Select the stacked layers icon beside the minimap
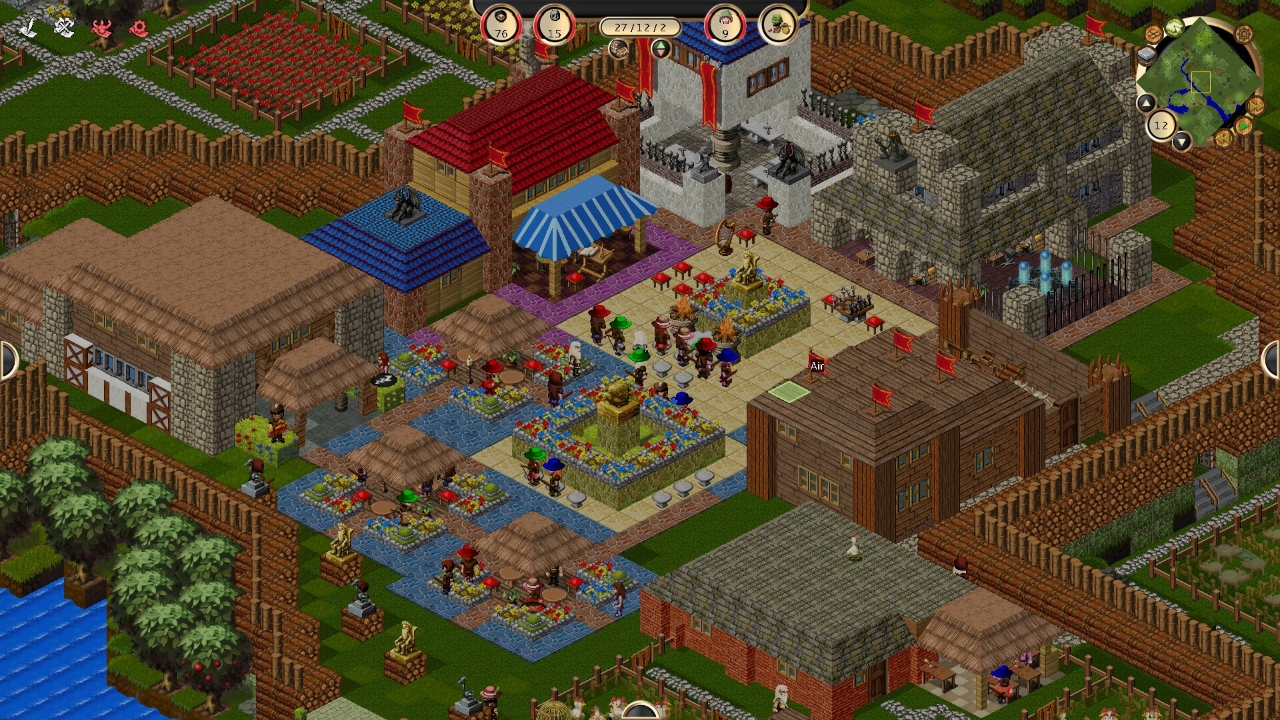The image size is (1280, 720). (1147, 55)
